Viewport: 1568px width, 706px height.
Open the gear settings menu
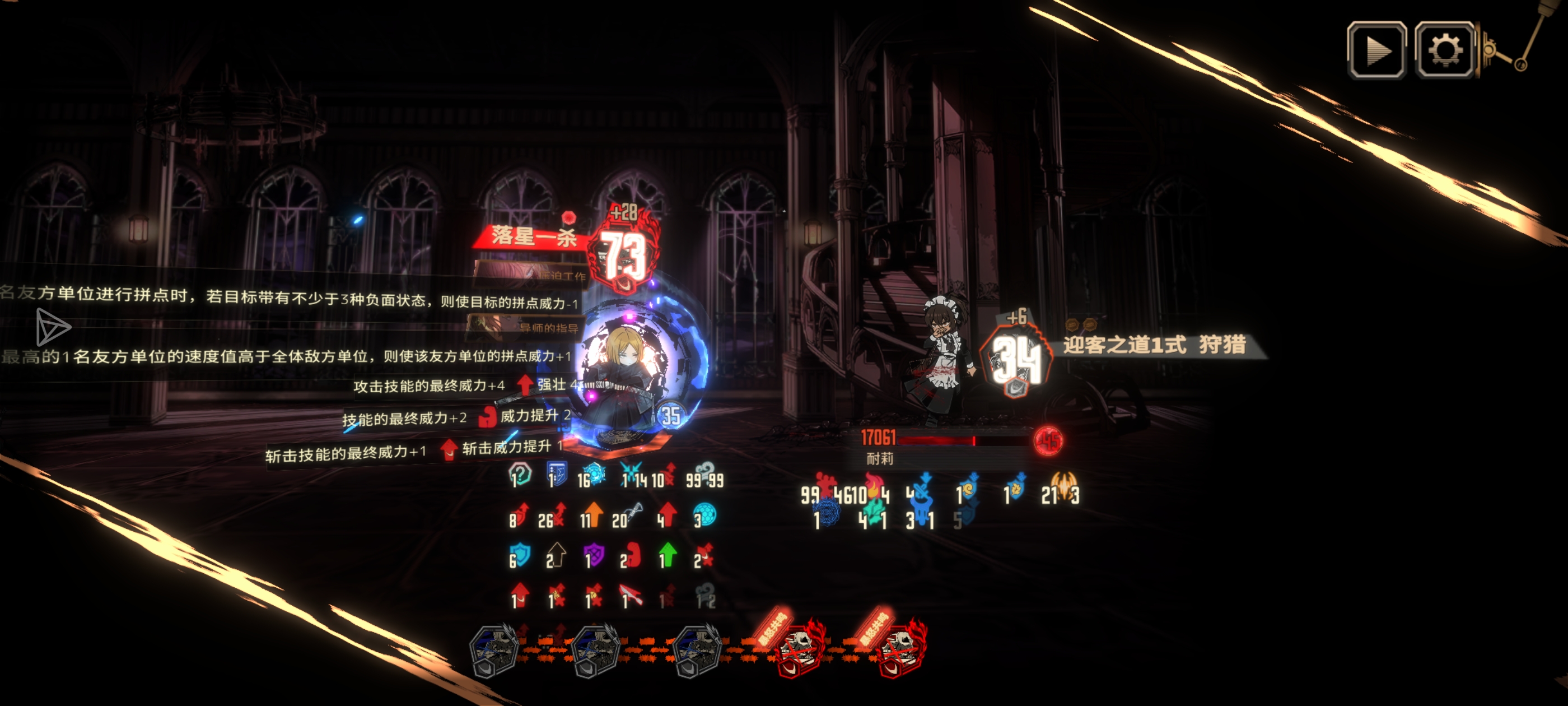1444,50
